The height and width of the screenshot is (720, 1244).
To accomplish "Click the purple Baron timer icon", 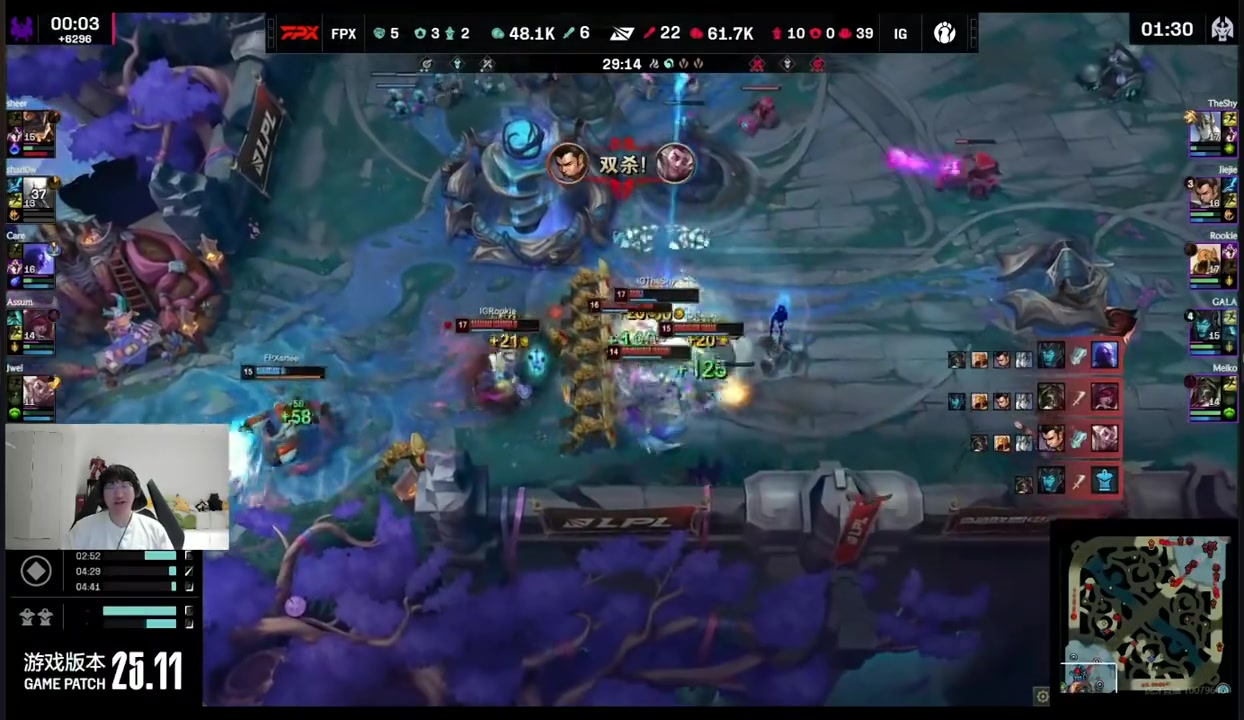I will tap(22, 29).
